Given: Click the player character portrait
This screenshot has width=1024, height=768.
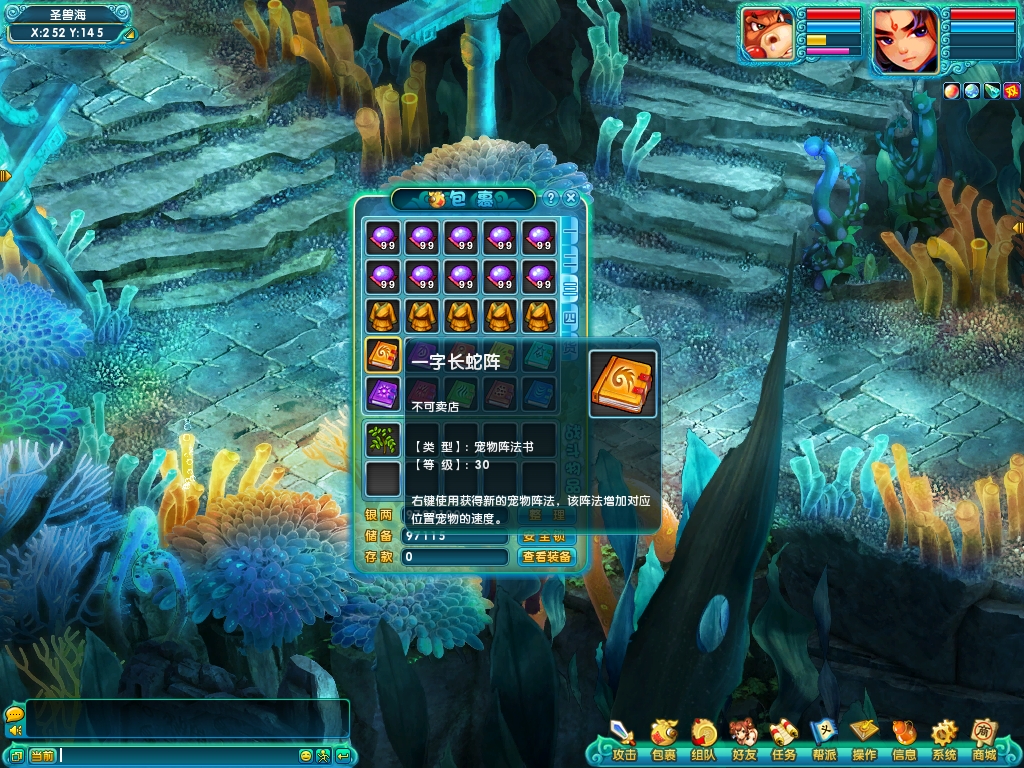Looking at the screenshot, I should click(905, 40).
